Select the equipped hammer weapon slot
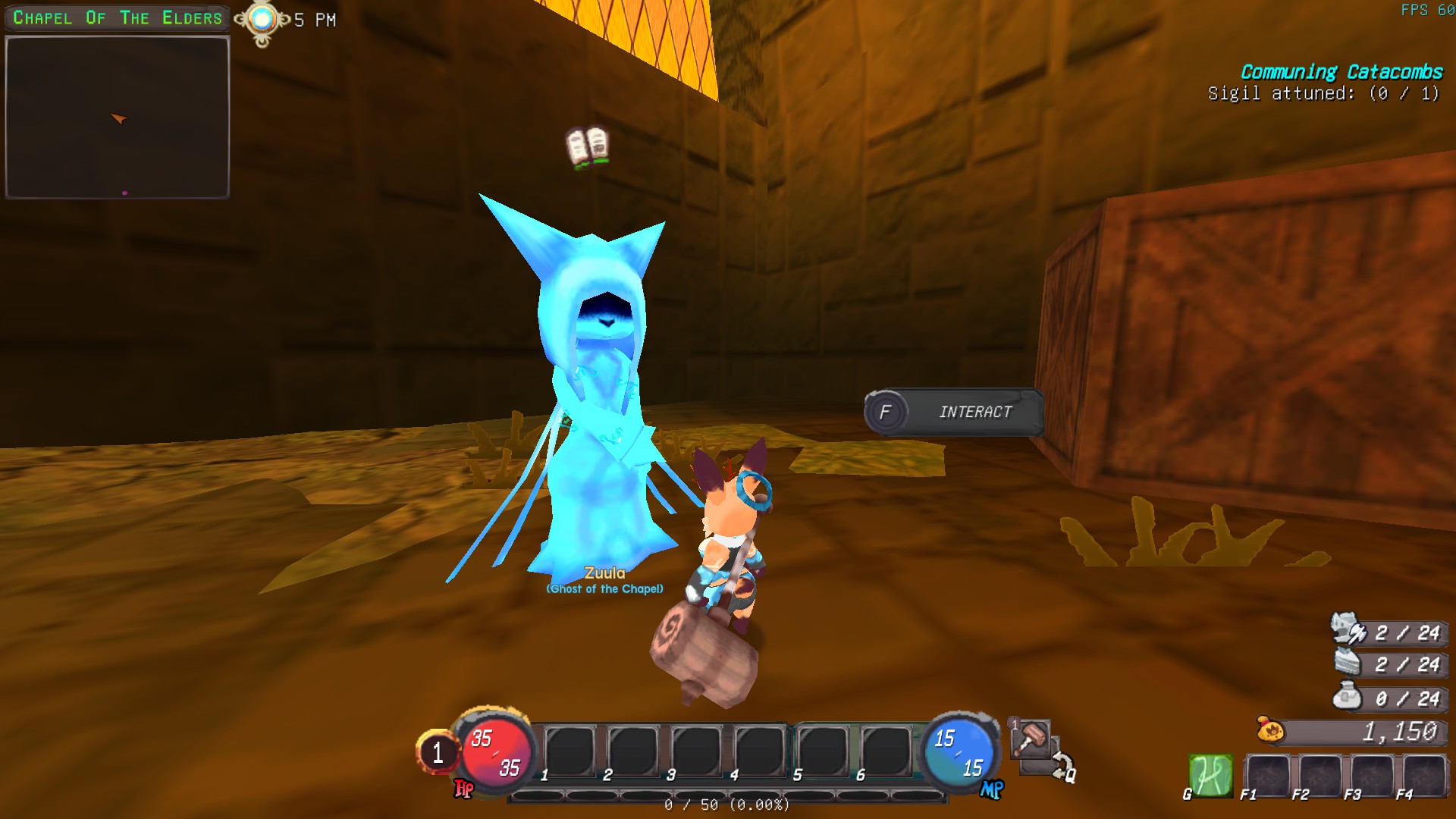Screen dimensions: 1456x819 pos(1031,739)
